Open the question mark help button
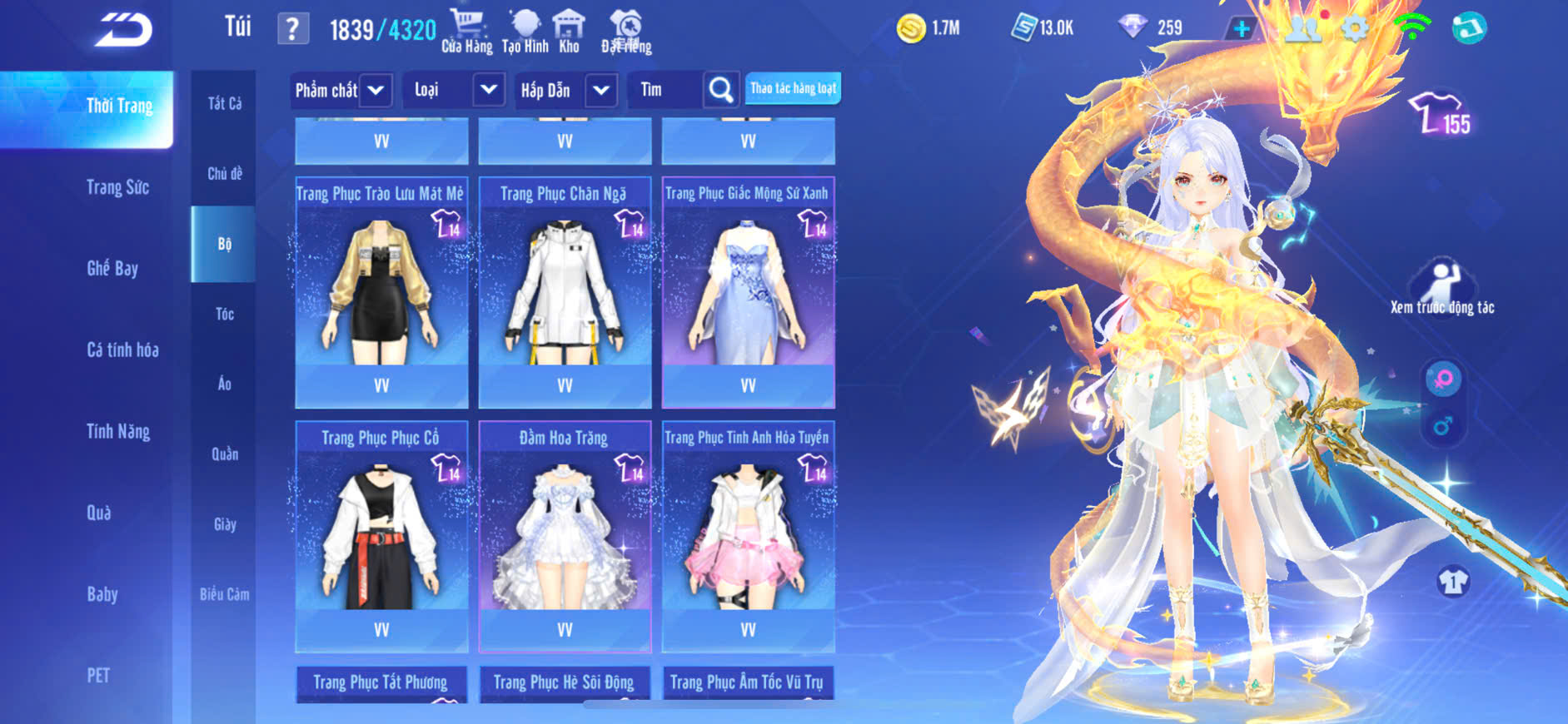The image size is (1568, 724). 292,30
